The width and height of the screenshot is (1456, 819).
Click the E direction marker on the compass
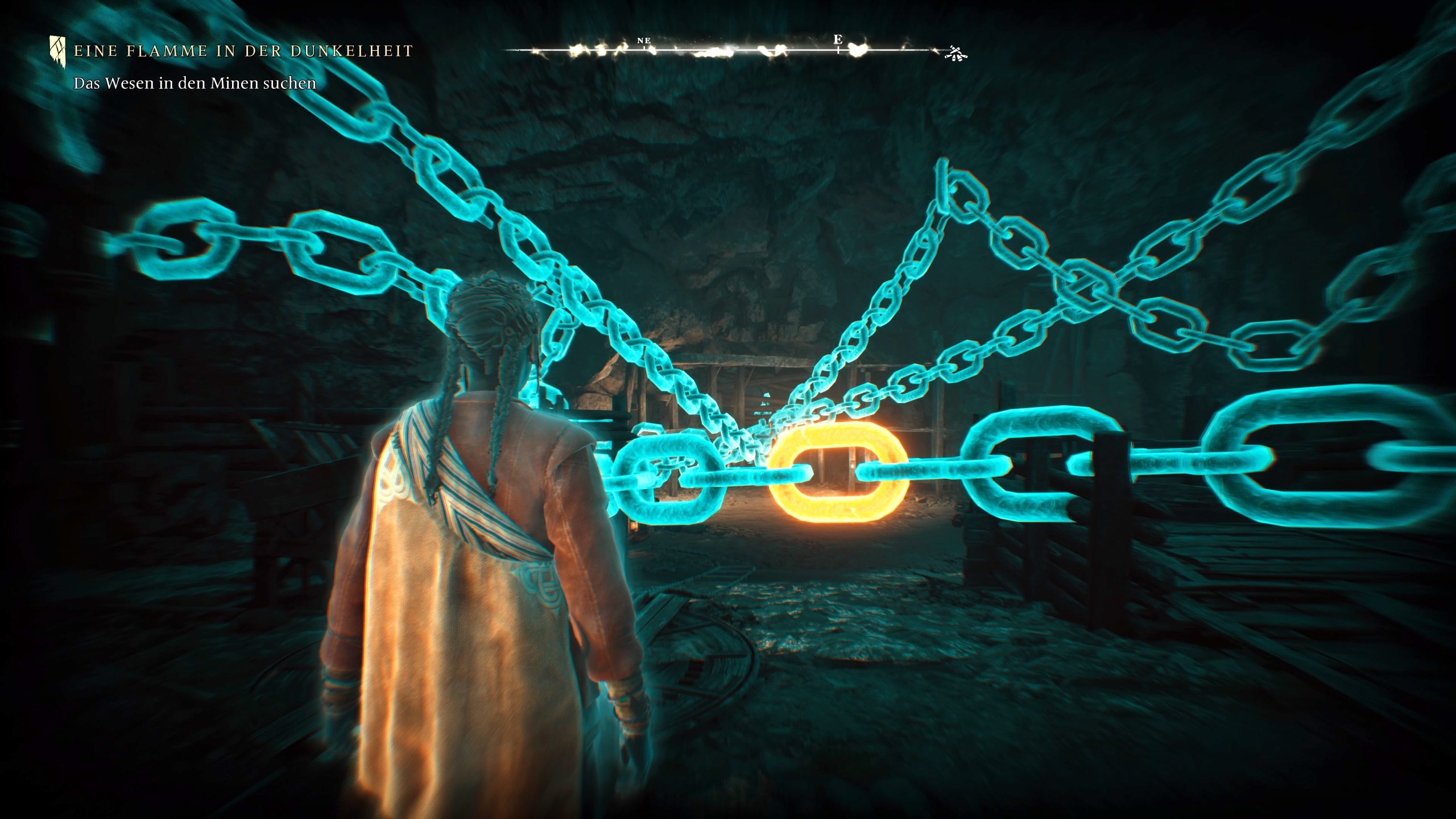(837, 40)
